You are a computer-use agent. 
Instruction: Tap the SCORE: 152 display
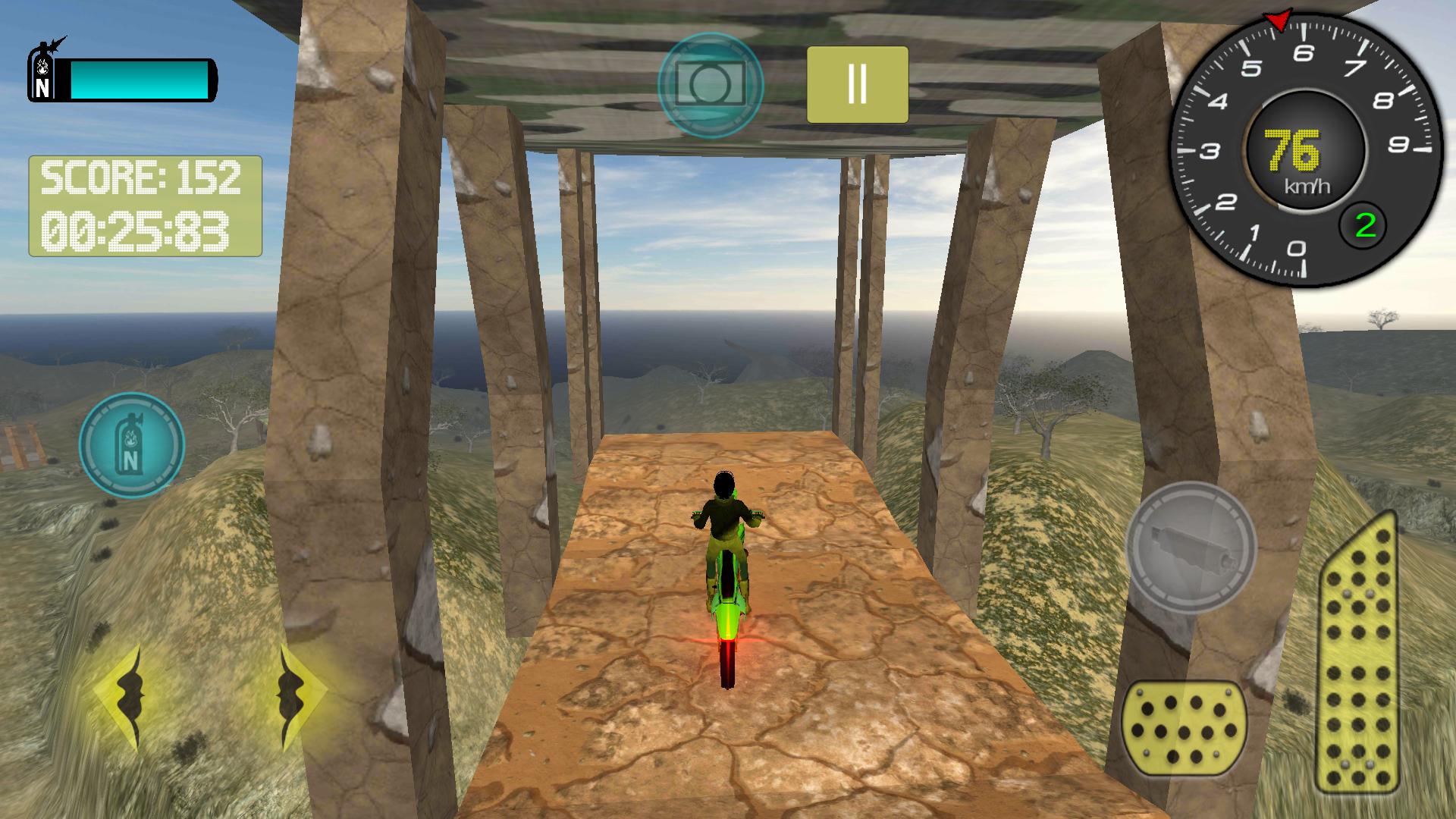(x=141, y=177)
